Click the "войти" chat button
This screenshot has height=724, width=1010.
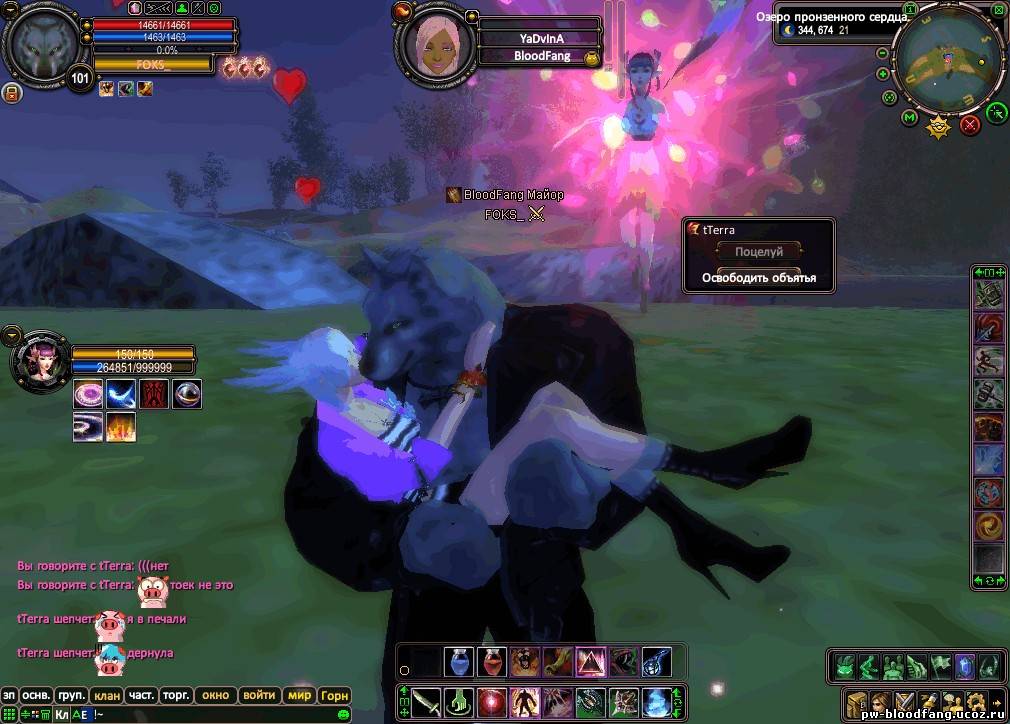(259, 695)
